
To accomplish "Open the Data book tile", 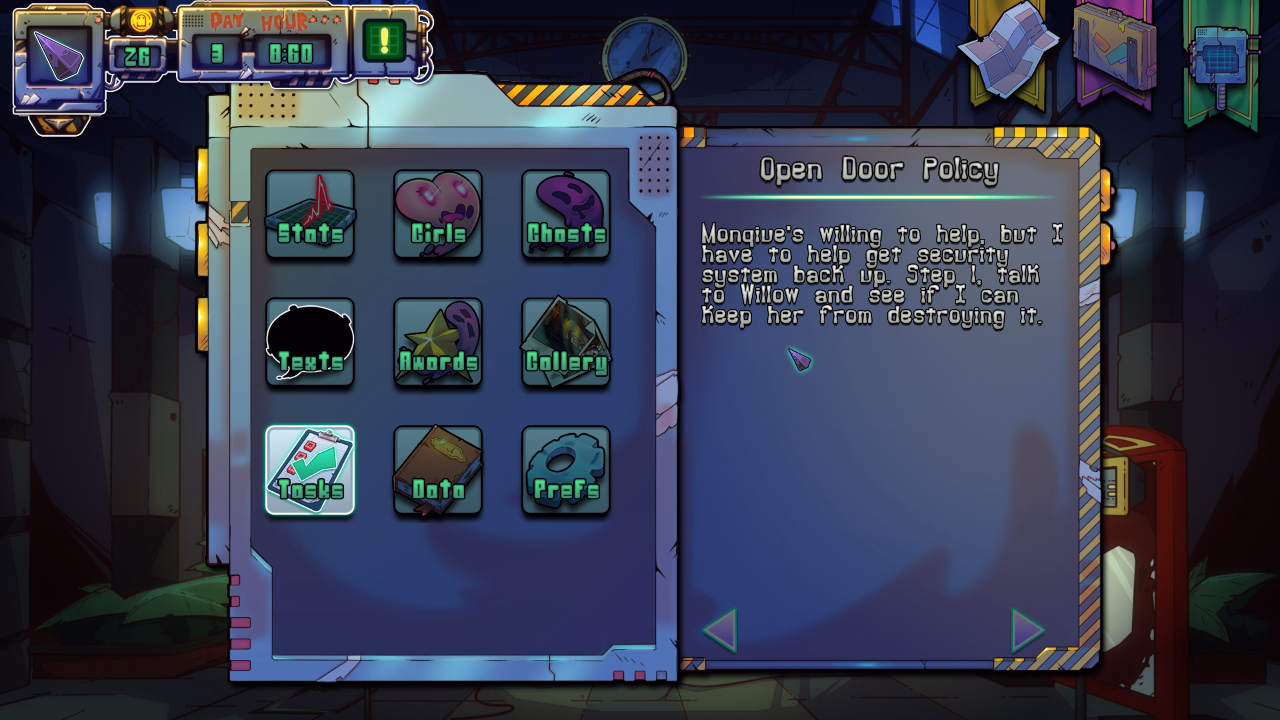I will [x=438, y=470].
